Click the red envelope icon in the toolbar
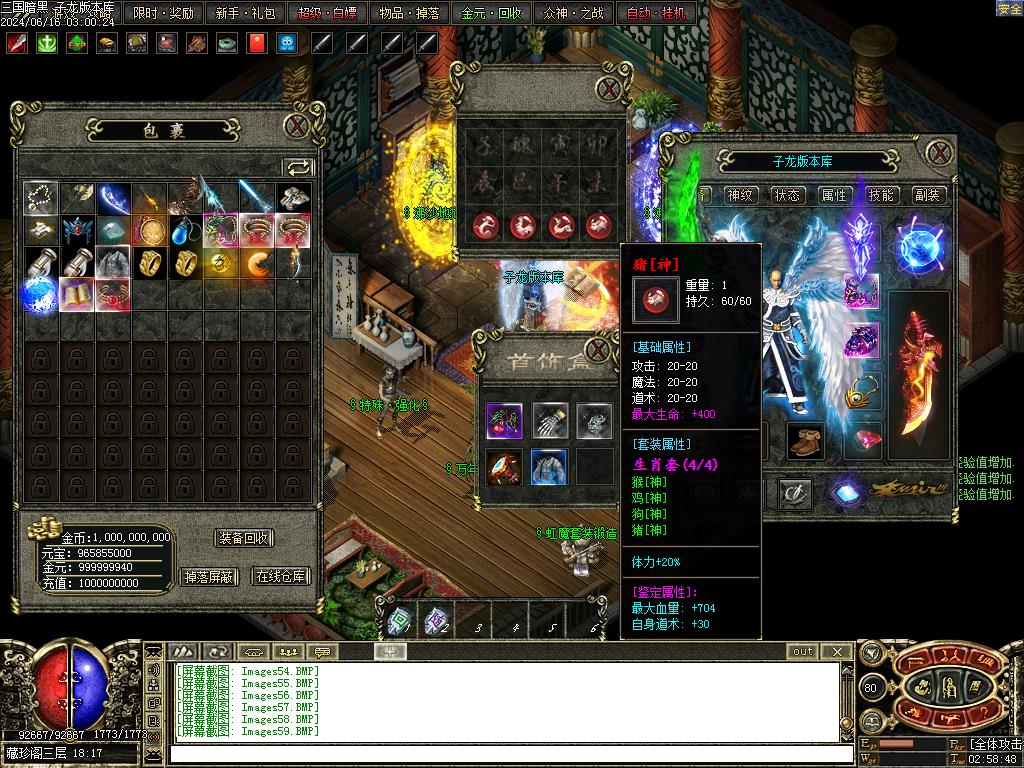 pos(256,43)
